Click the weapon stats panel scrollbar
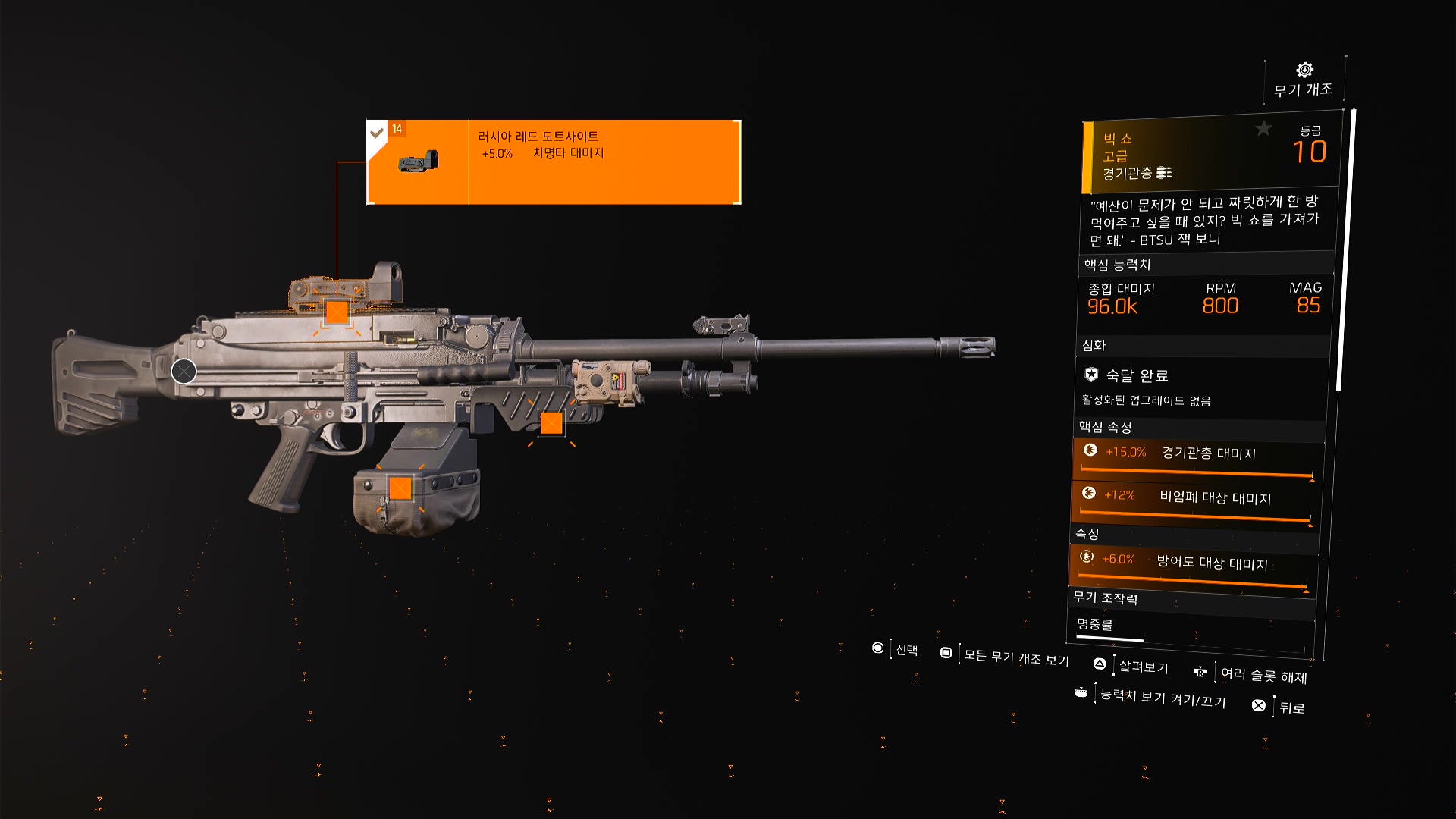Image resolution: width=1456 pixels, height=819 pixels. click(1345, 250)
